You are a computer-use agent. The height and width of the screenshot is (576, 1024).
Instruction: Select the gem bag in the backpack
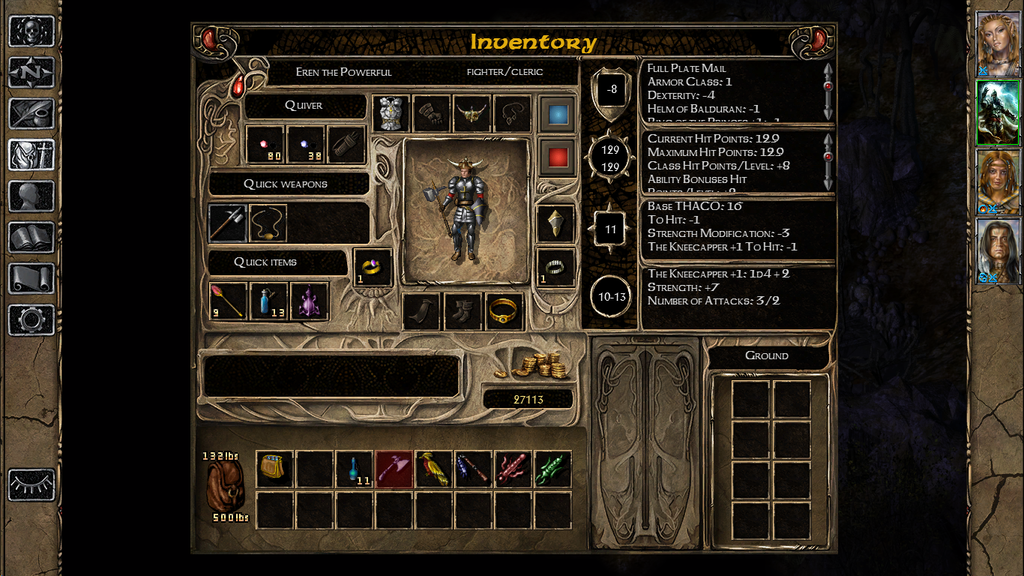[275, 468]
